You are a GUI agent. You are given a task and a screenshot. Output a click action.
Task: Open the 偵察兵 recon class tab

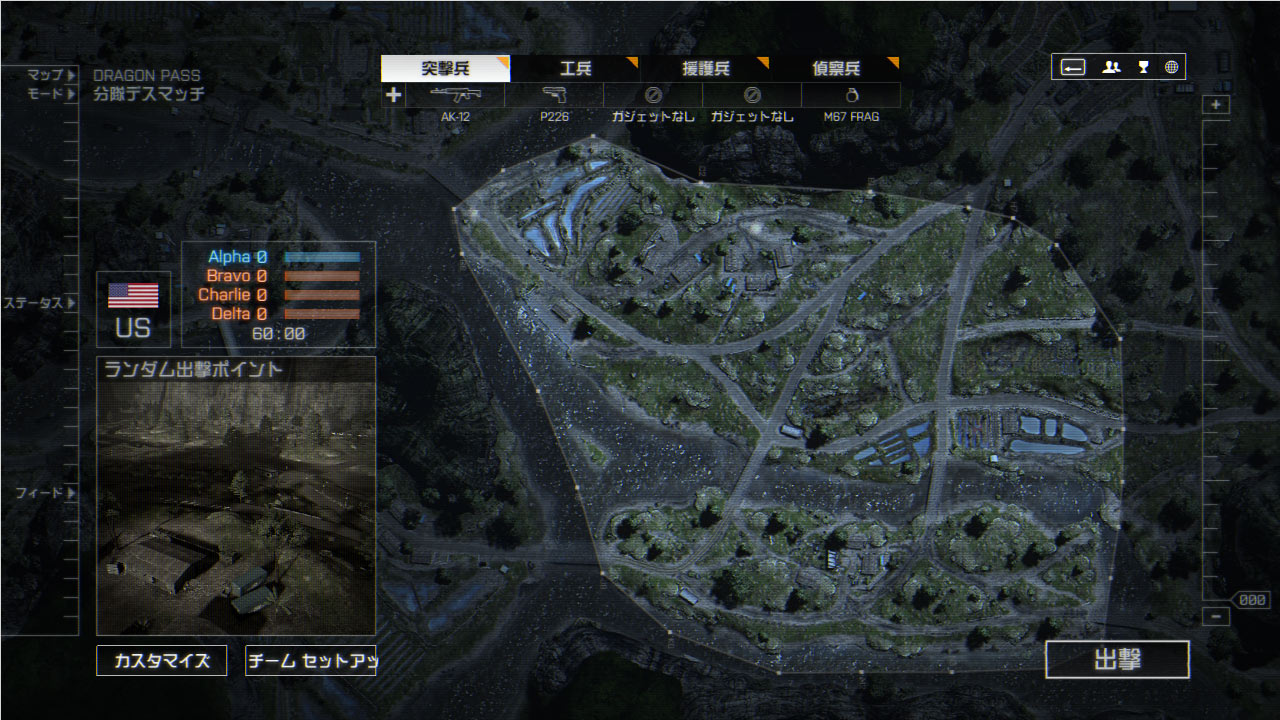click(x=835, y=69)
